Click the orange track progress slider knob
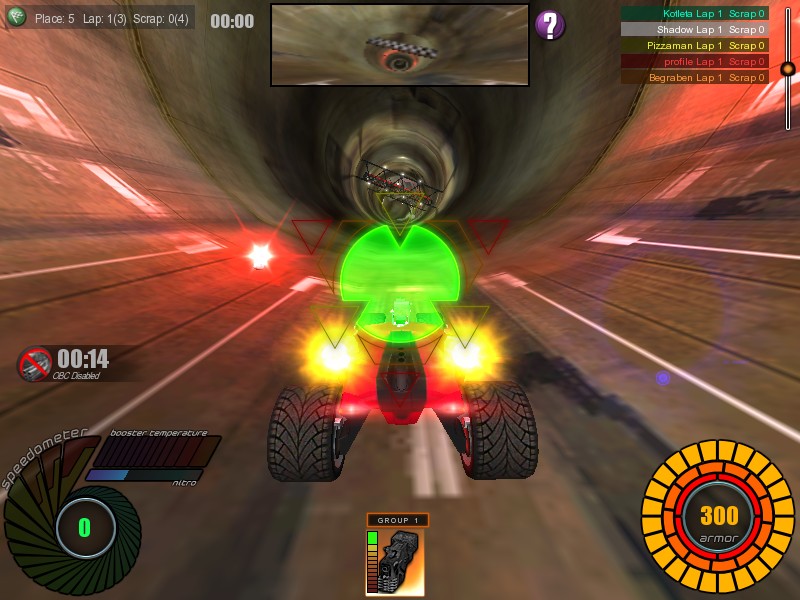 [x=788, y=69]
